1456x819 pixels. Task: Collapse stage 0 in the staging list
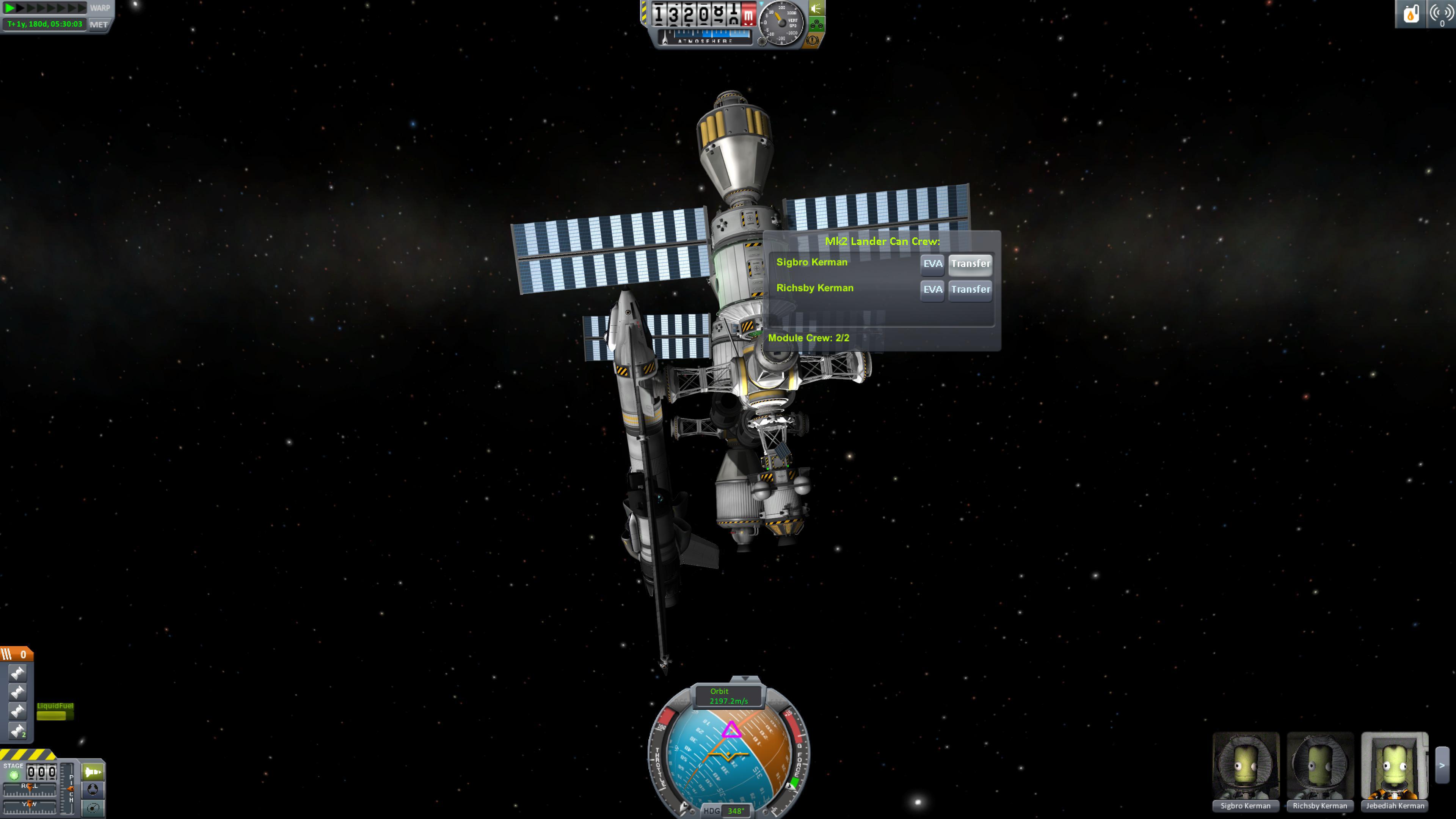[7, 654]
